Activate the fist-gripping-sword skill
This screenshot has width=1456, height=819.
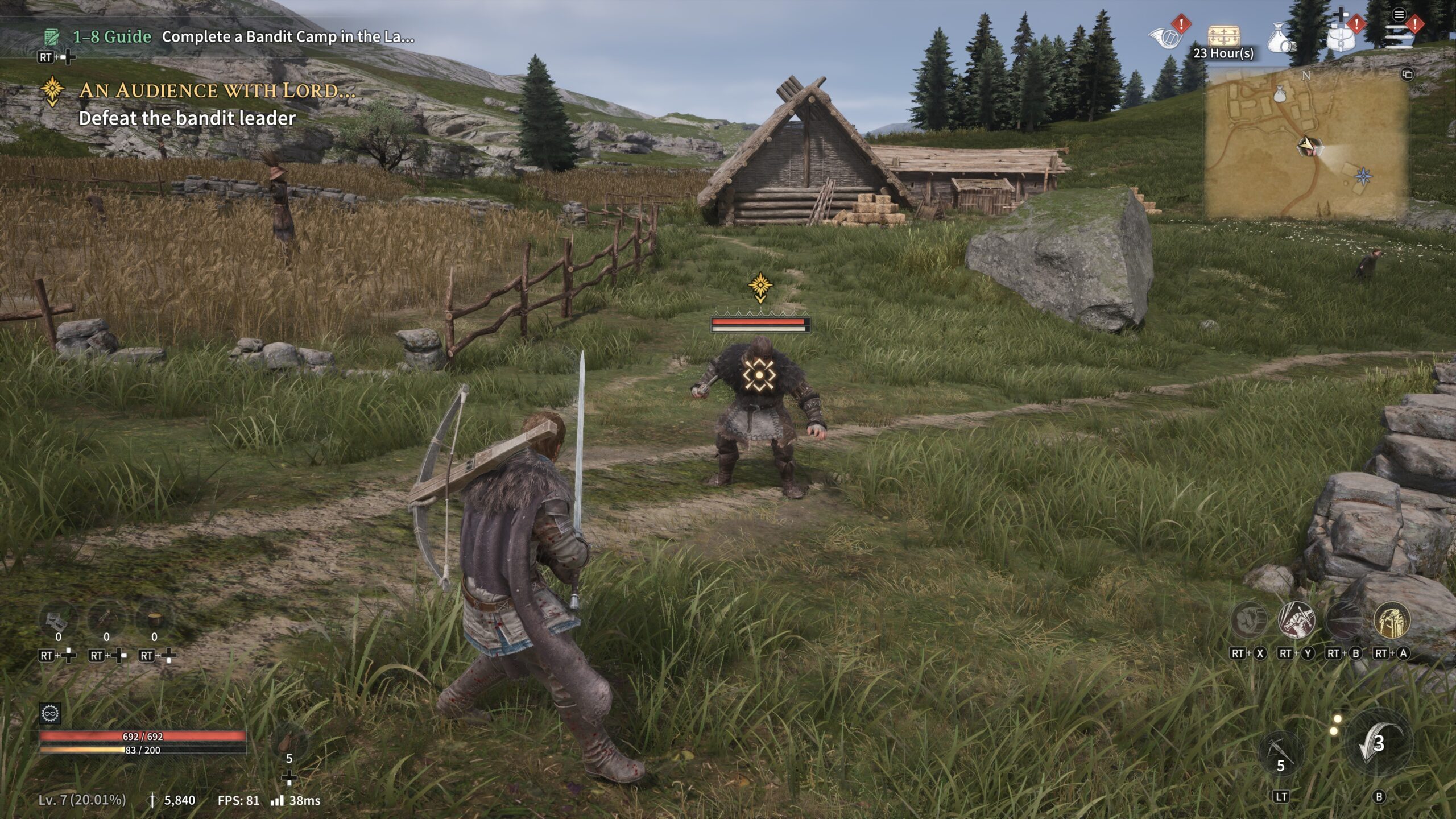[1296, 620]
